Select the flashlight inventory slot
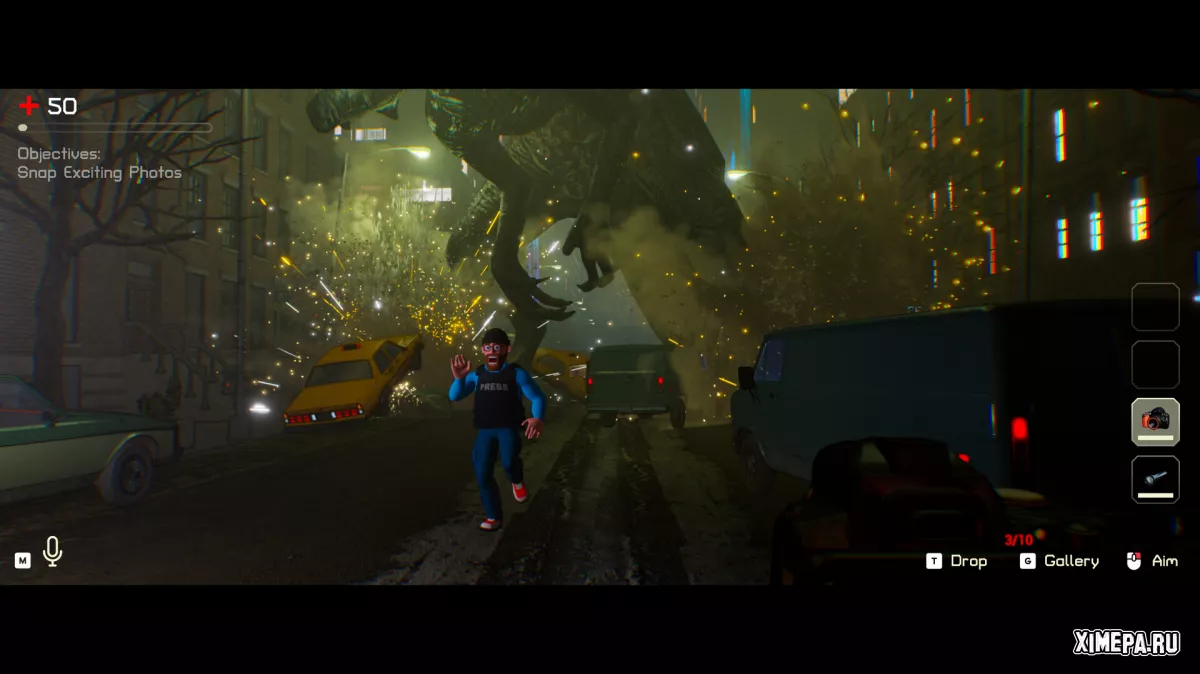The image size is (1200, 674). [x=1155, y=479]
